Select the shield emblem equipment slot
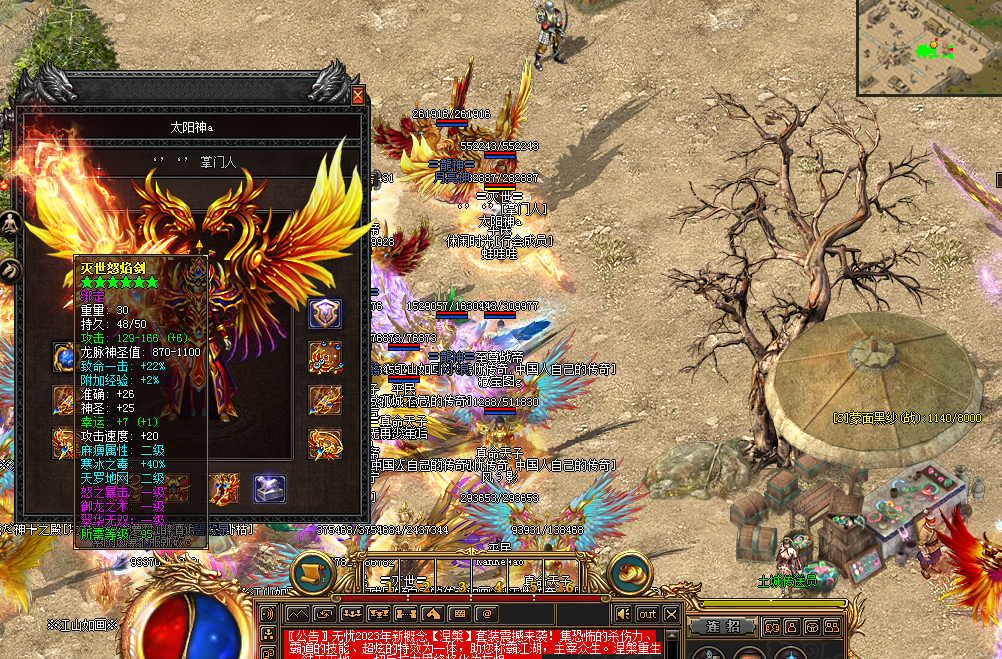Screen dimensions: 1002x659 [325, 312]
